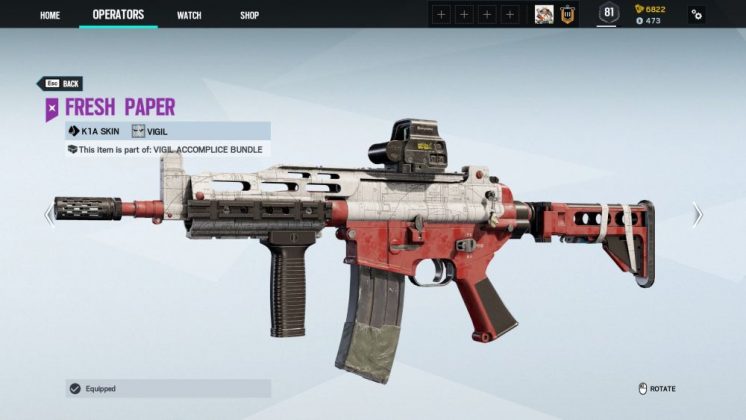Open the Vigil Accomplice Bundle notice
This screenshot has width=746, height=420.
pos(165,149)
